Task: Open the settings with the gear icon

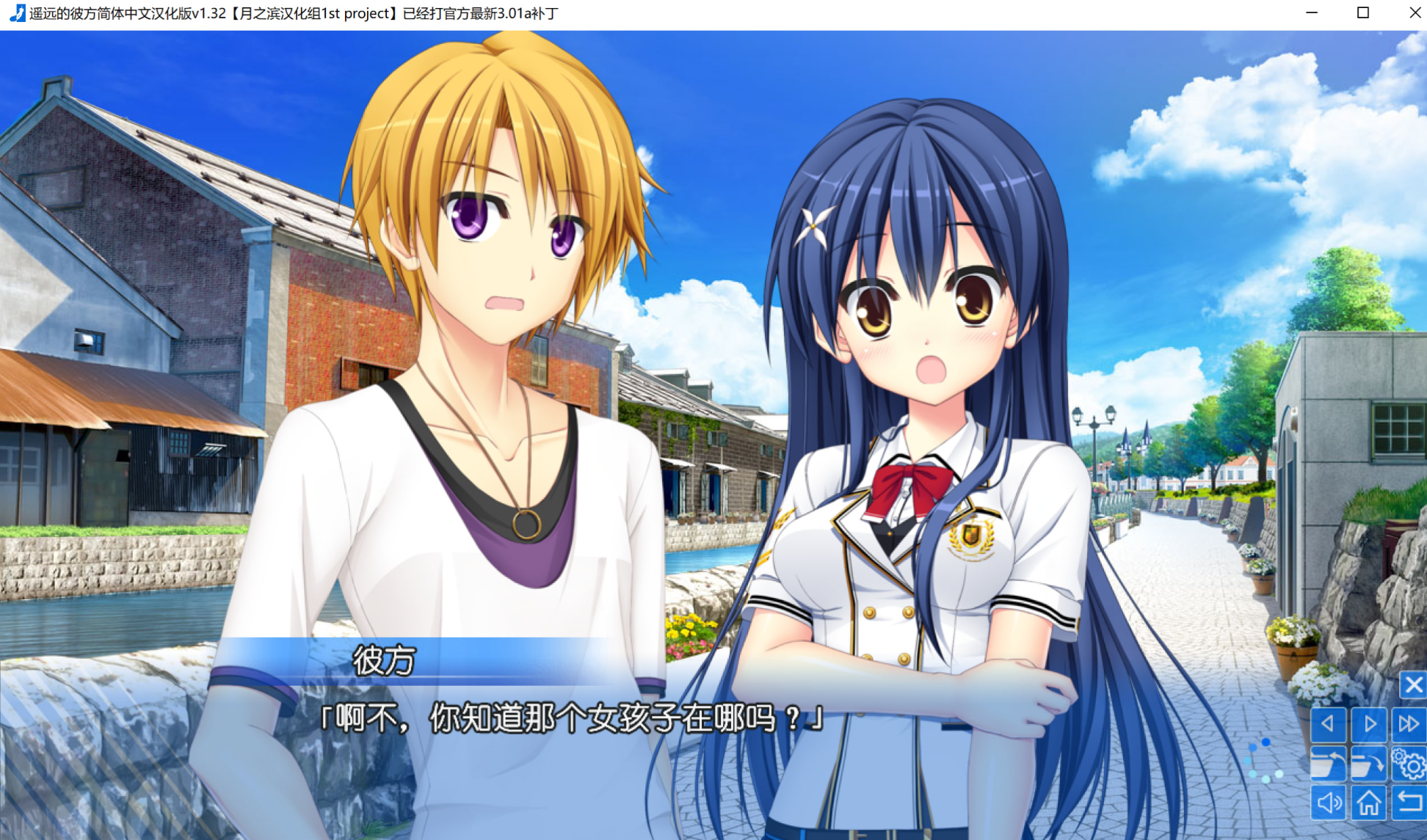Action: [x=1409, y=764]
